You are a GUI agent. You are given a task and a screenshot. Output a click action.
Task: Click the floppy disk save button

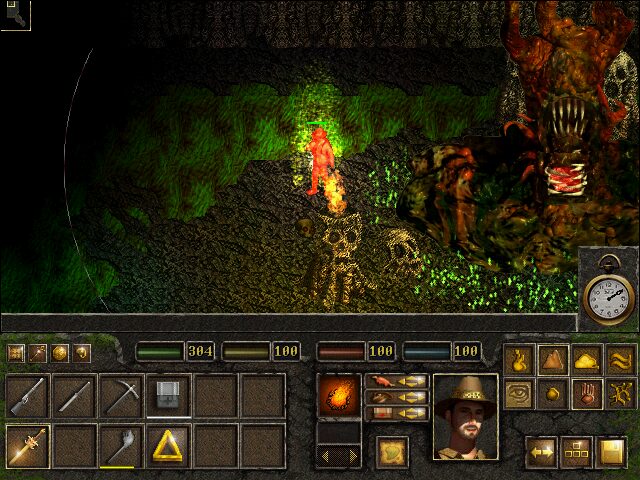click(610, 453)
